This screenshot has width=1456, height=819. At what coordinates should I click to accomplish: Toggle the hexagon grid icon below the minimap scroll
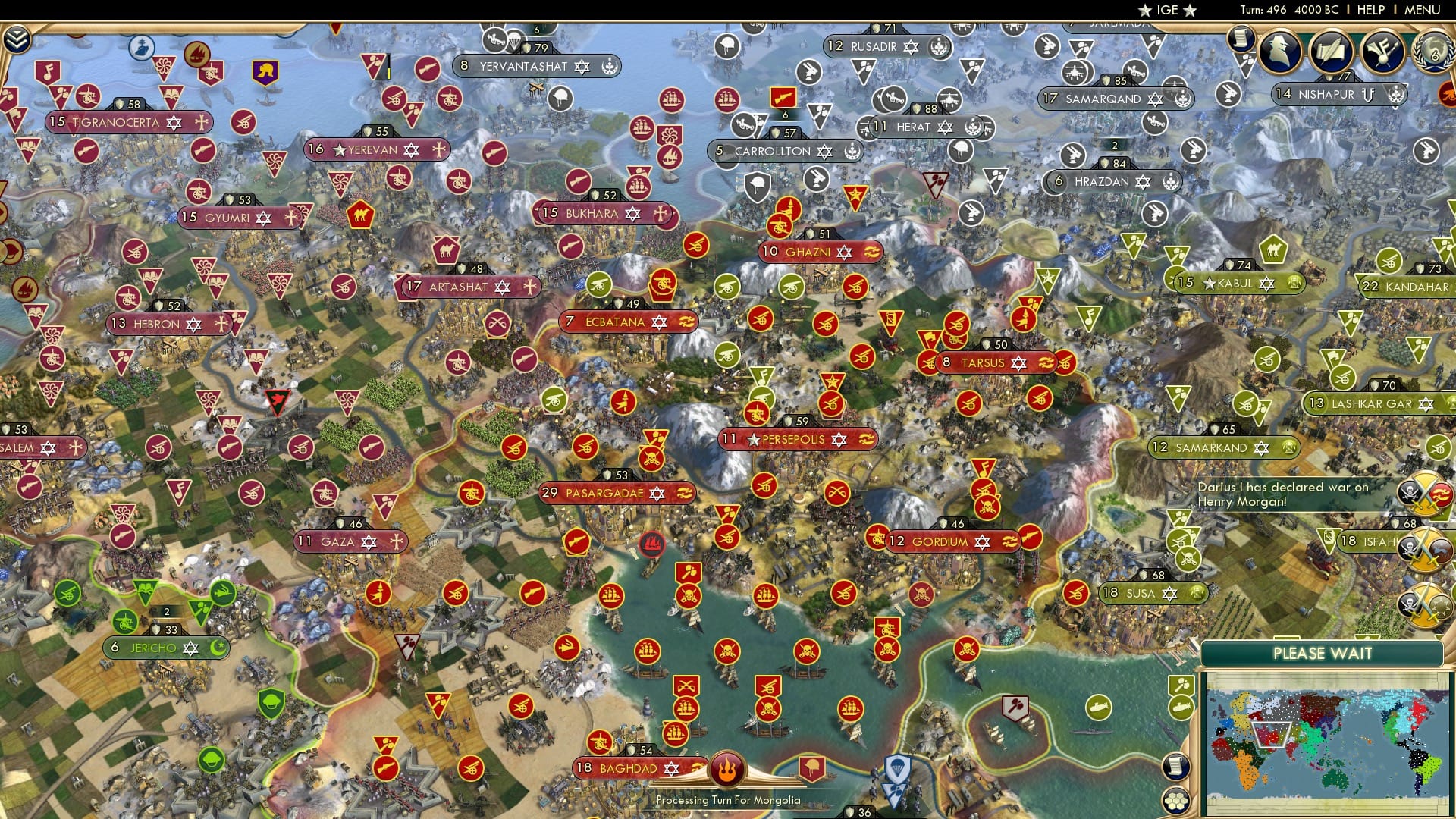coord(1176,802)
